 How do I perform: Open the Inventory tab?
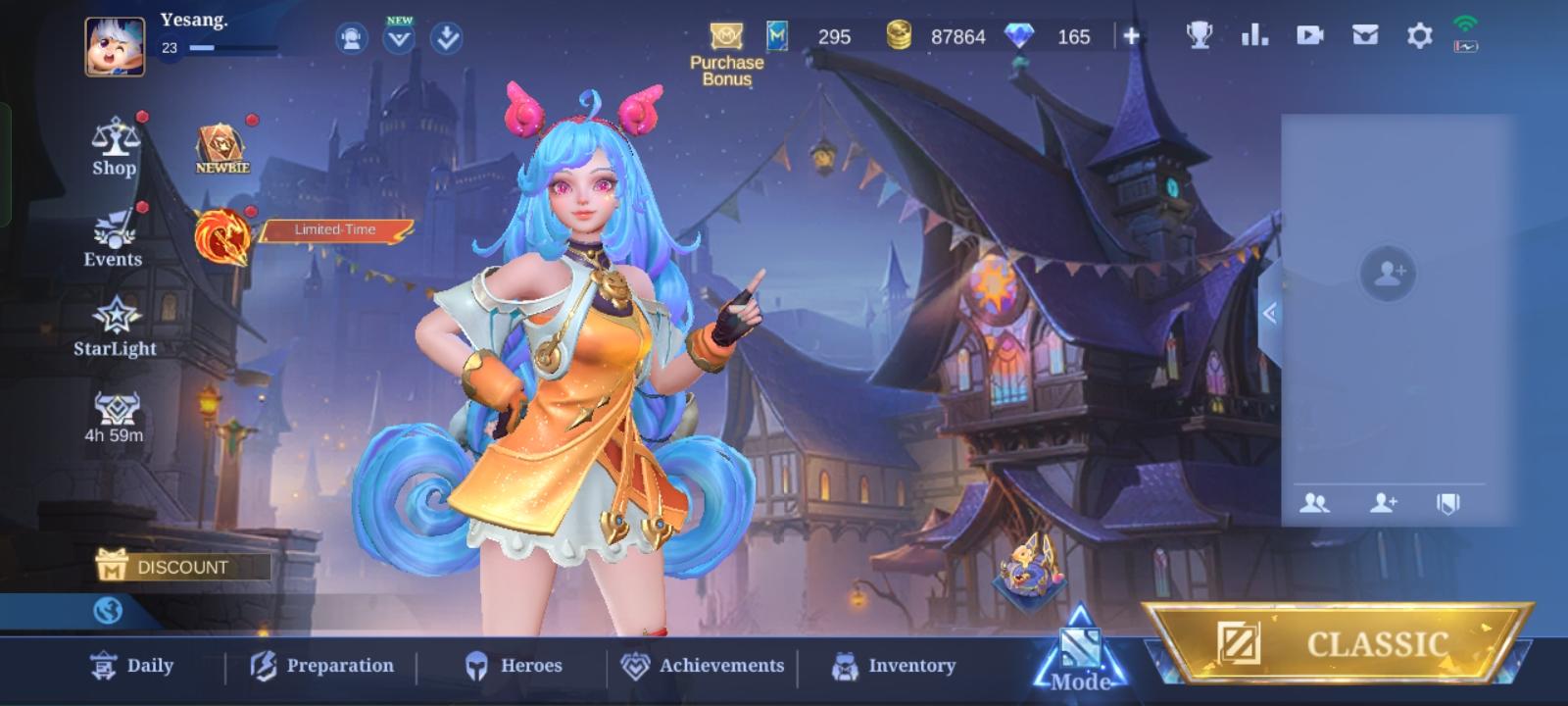pyautogui.click(x=896, y=666)
